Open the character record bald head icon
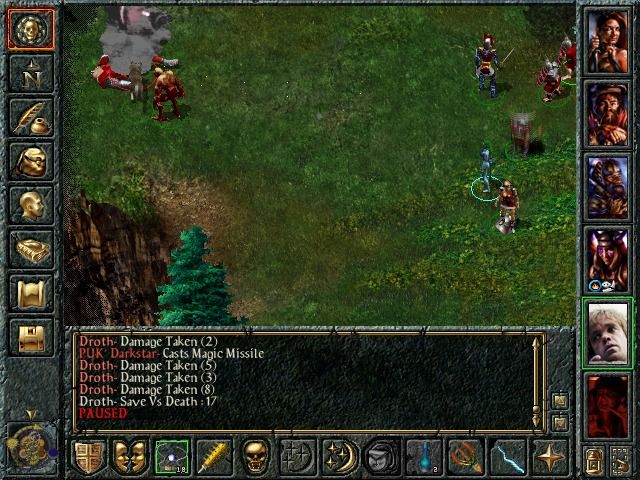The image size is (640, 480). 31,205
